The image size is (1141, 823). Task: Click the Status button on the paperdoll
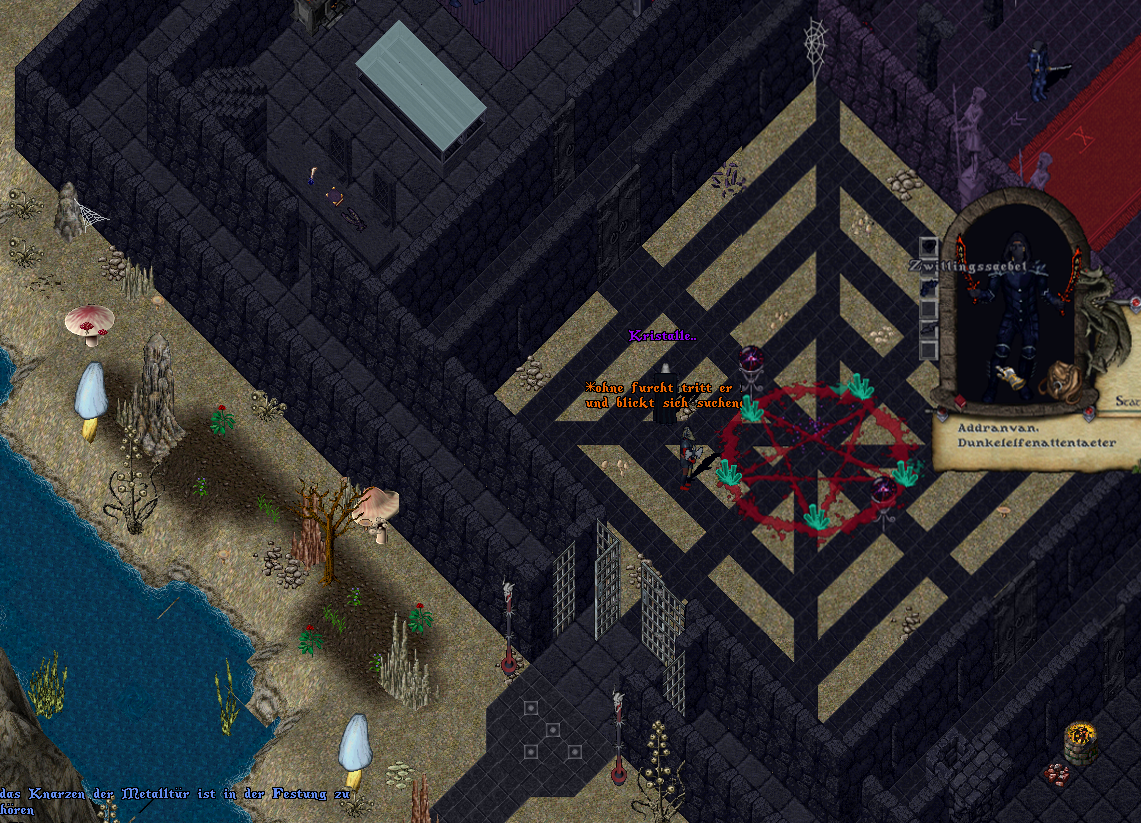pyautogui.click(x=1127, y=400)
